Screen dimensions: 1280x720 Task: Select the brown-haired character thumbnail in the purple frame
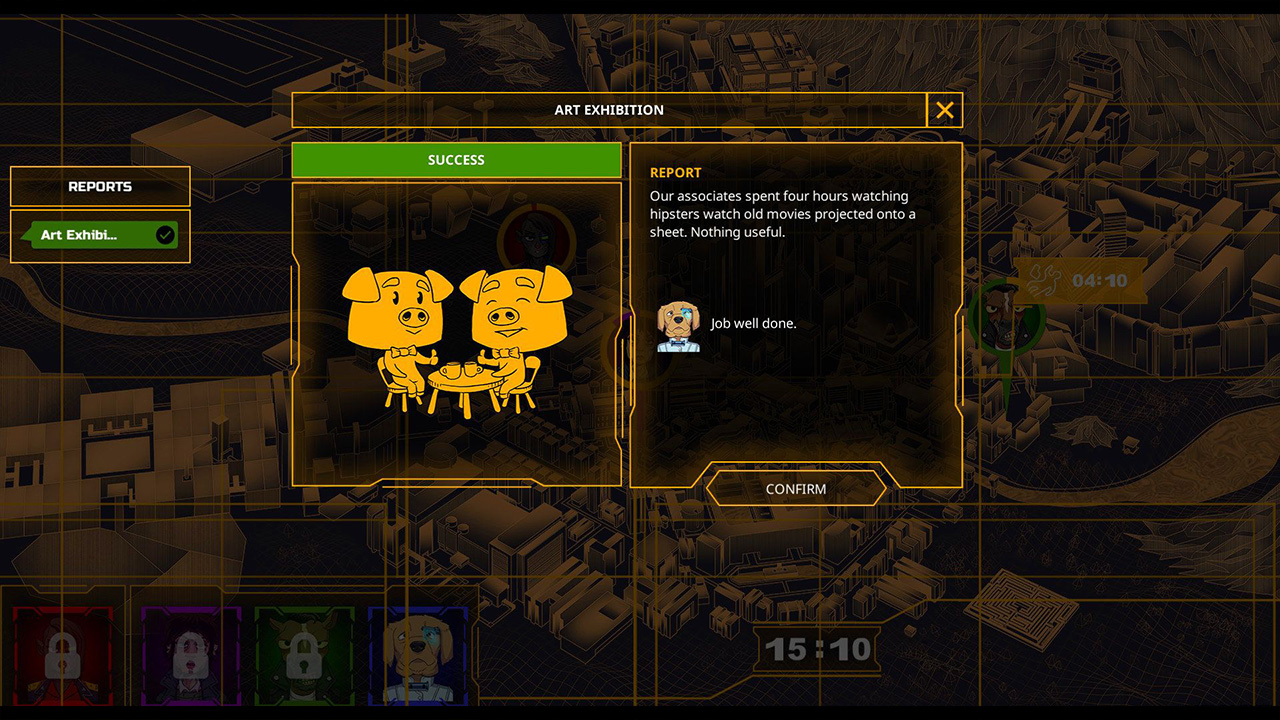(x=189, y=655)
